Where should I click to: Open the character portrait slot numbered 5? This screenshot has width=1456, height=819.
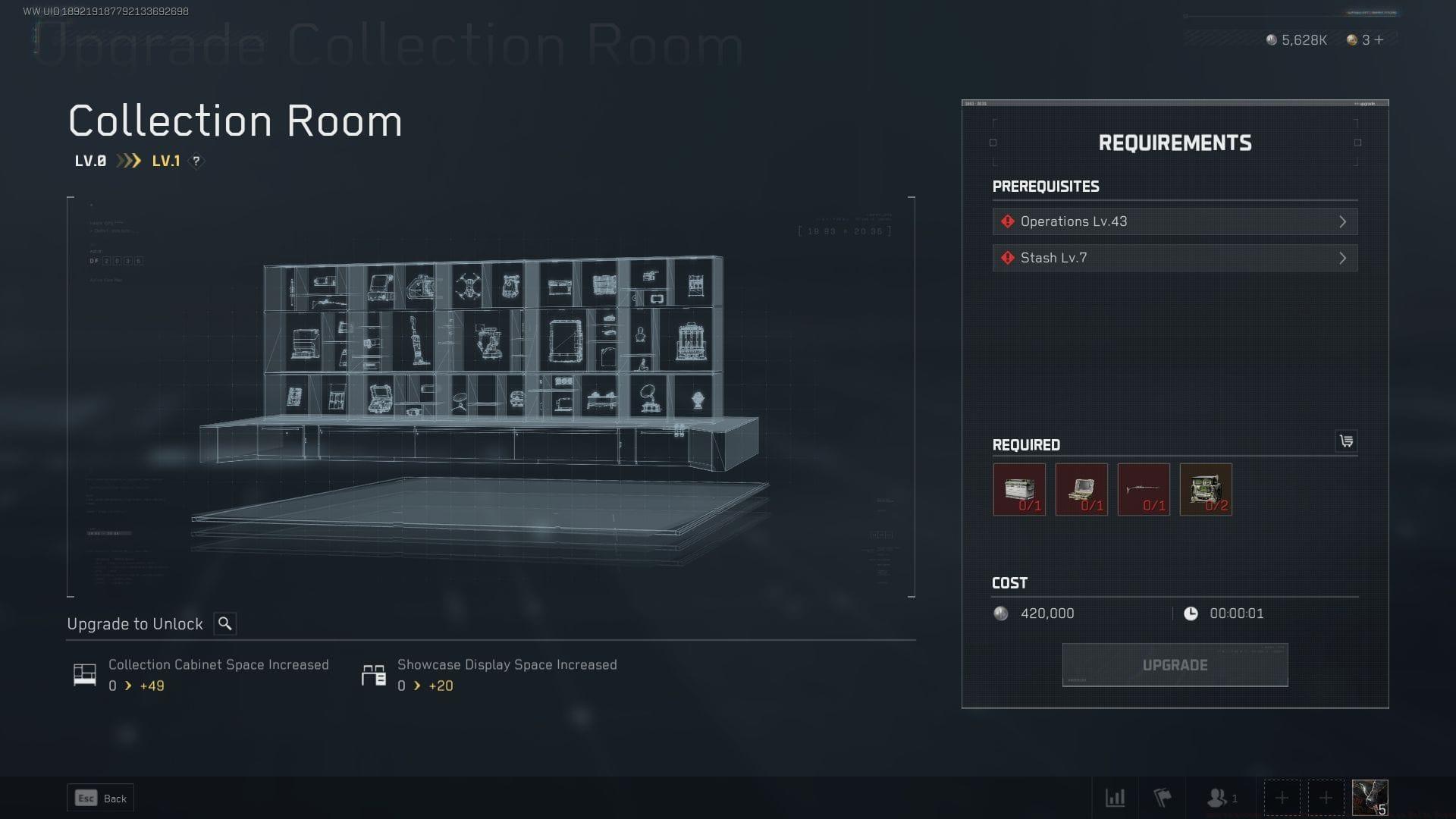click(1369, 797)
